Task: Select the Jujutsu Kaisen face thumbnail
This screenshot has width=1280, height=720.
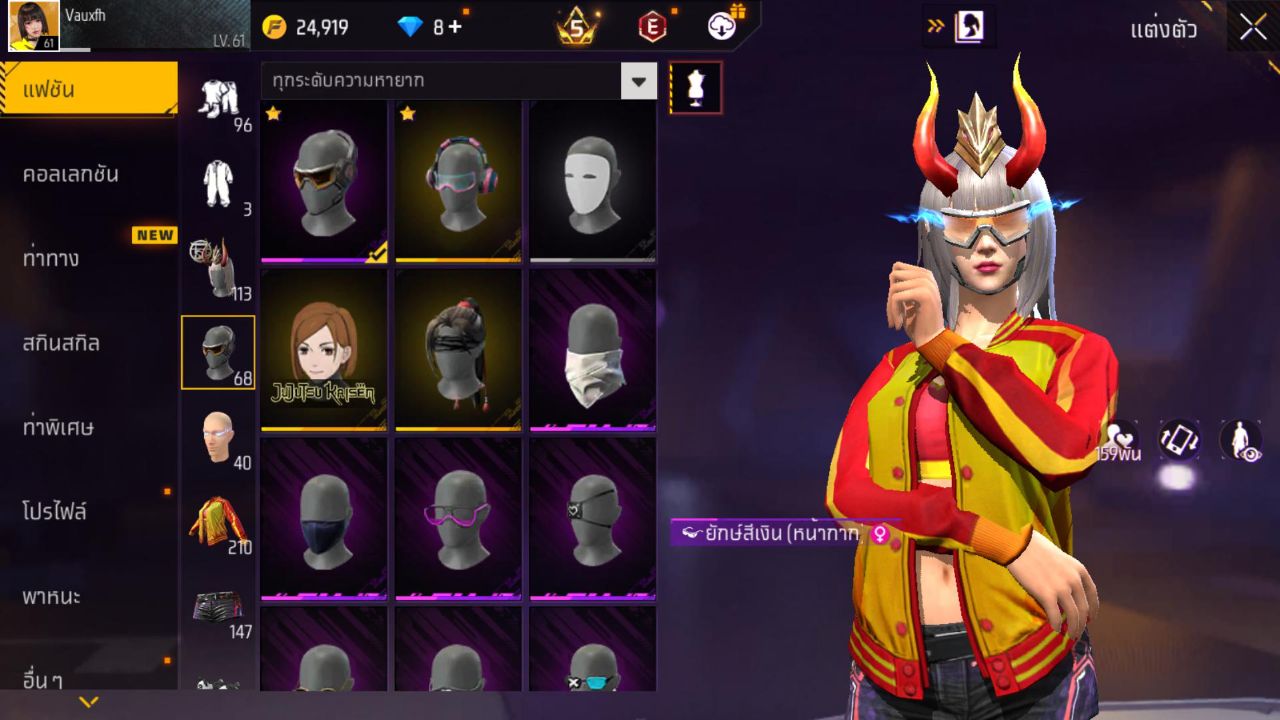Action: click(320, 350)
